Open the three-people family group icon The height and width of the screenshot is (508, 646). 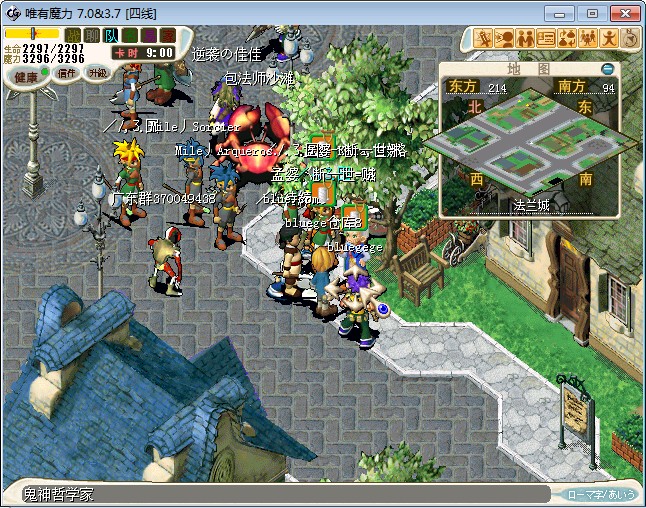click(588, 39)
